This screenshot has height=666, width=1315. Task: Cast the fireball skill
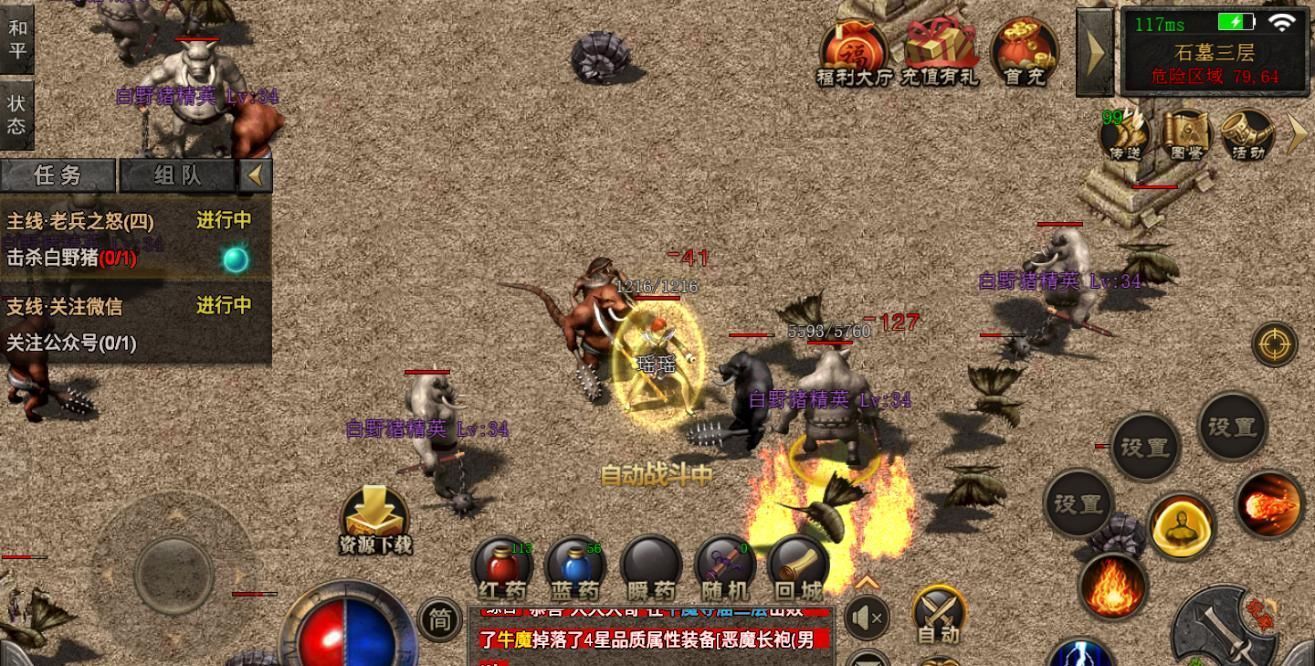click(1269, 505)
